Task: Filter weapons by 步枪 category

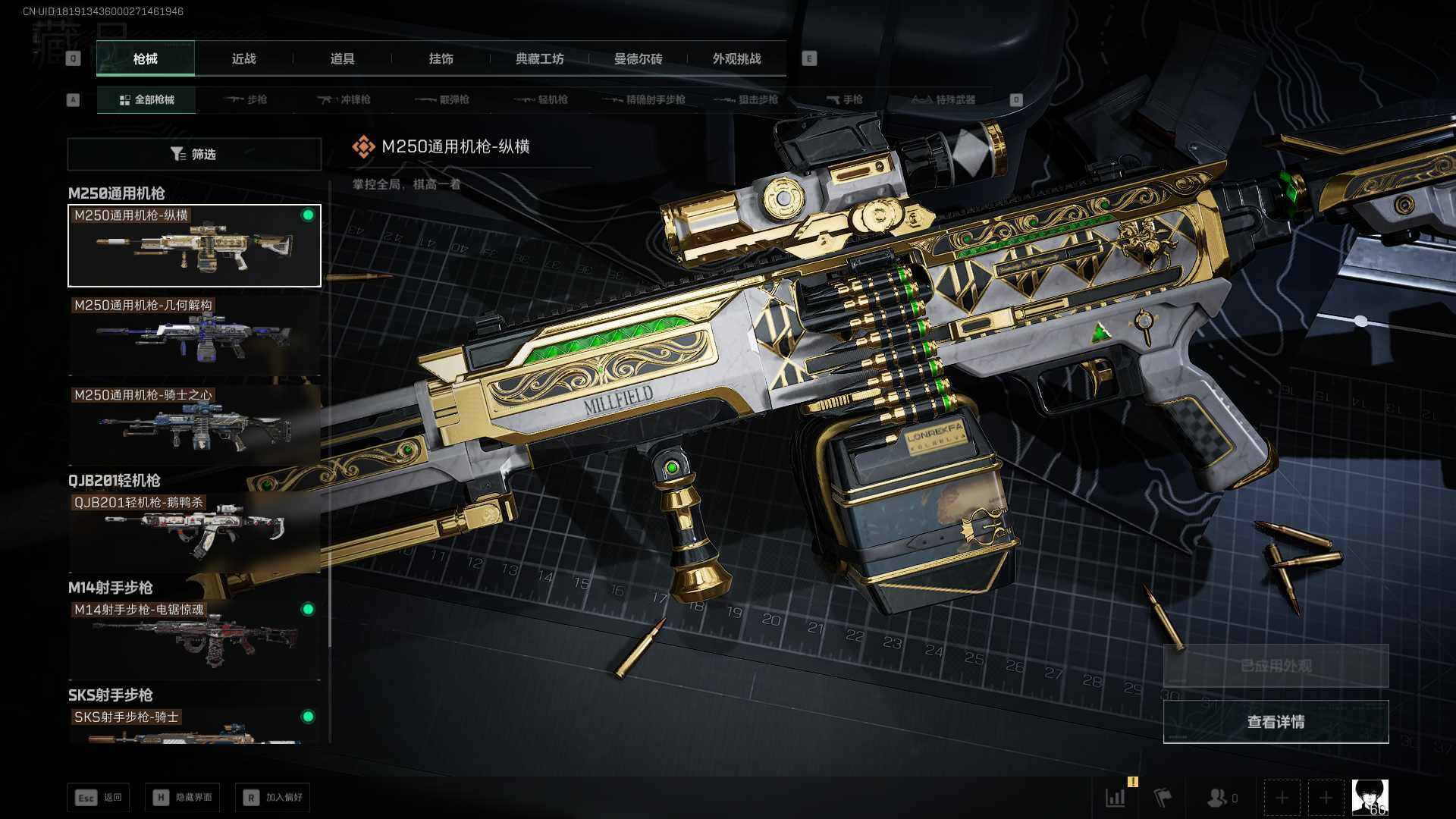Action: point(246,99)
